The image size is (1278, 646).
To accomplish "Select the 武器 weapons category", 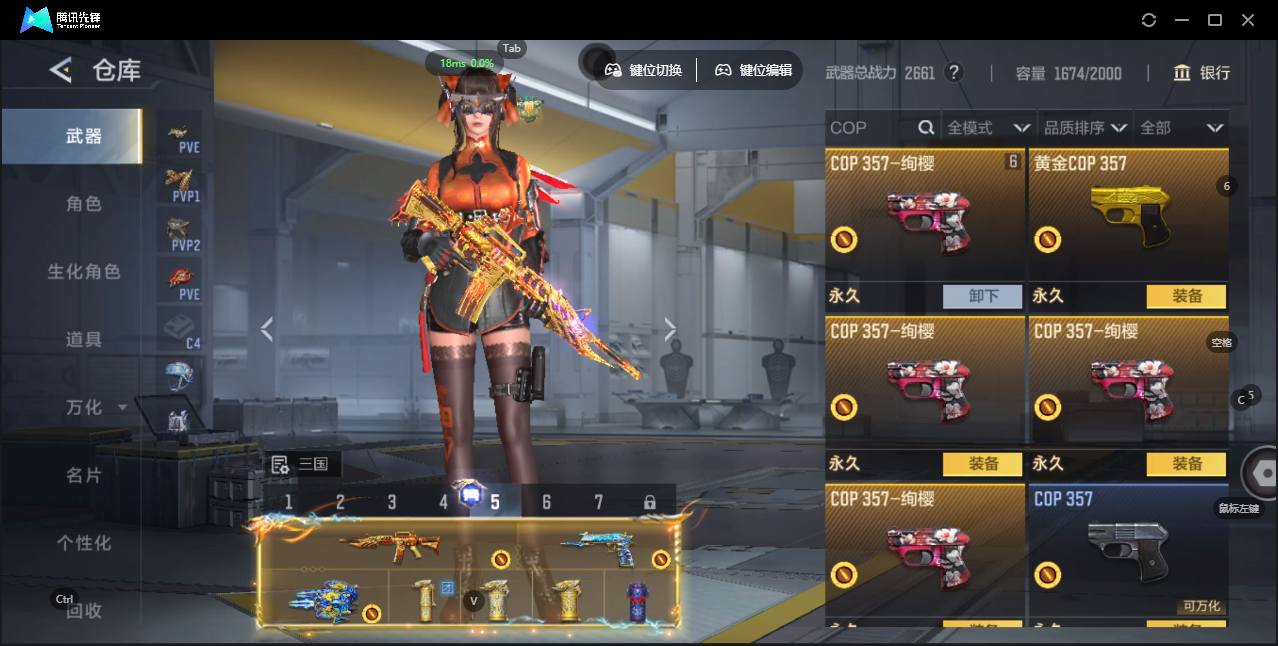I will click(x=83, y=136).
